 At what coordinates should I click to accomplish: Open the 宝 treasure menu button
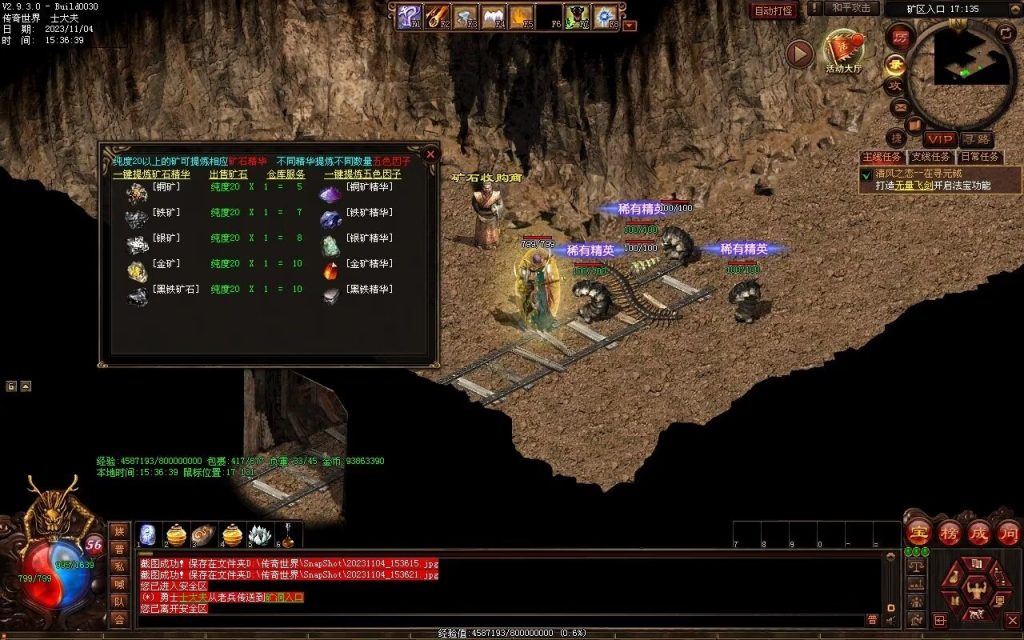point(919,531)
